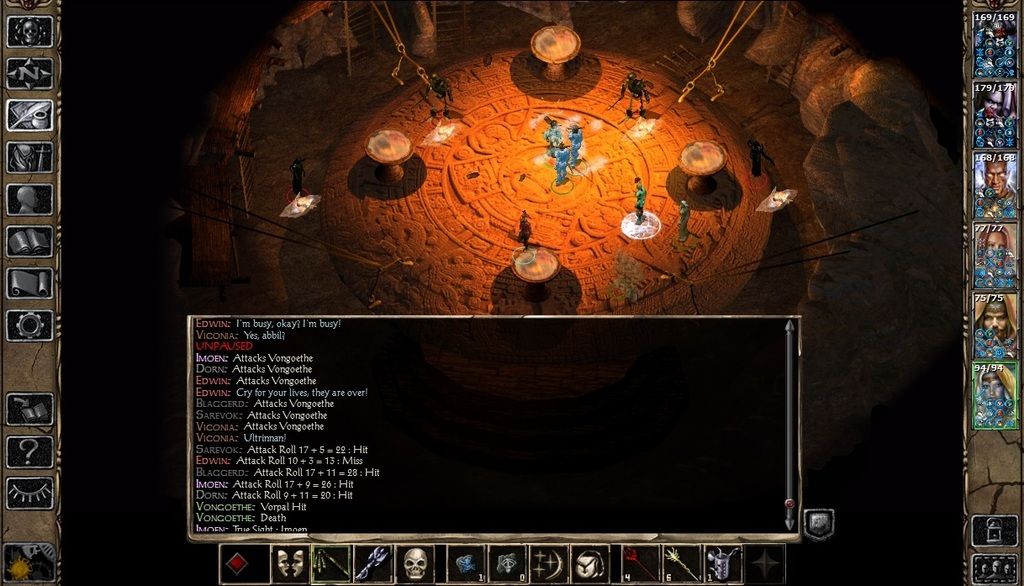Open the options gear menu
Viewport: 1024px width, 586px height.
tap(30, 325)
